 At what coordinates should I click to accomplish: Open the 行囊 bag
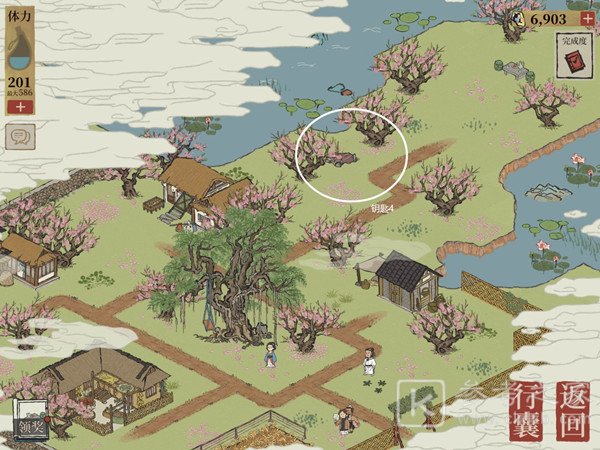tap(525, 410)
